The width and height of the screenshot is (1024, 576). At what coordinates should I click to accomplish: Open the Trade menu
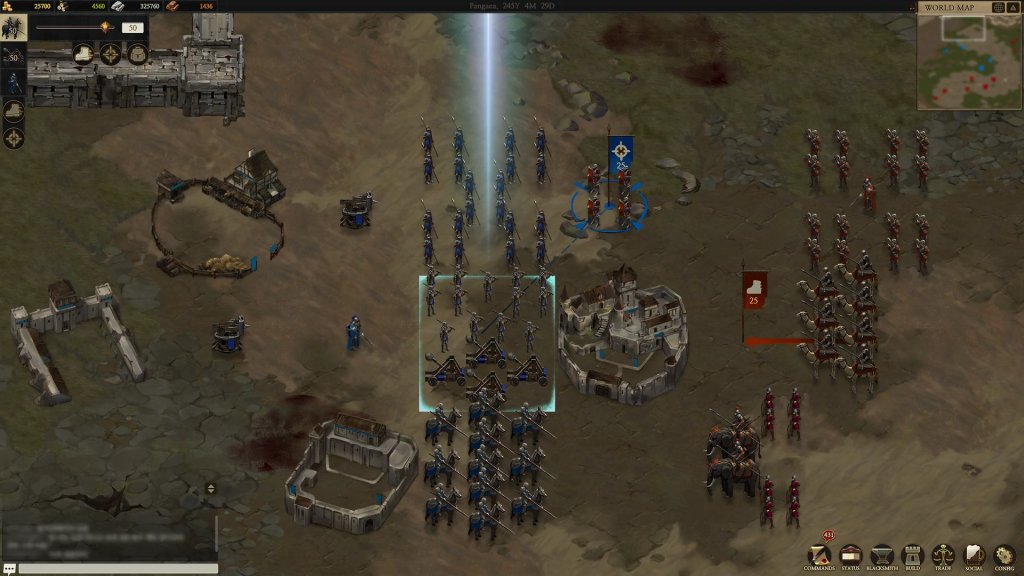tap(943, 555)
